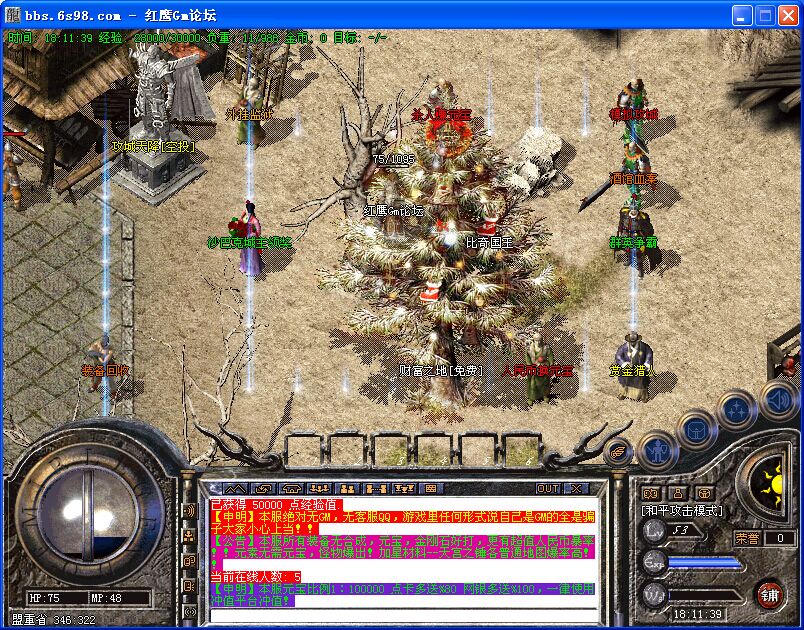Screen dimensions: 804x630
Task: Toggle the 和平攻击模式 attack mode label
Action: tap(682, 510)
